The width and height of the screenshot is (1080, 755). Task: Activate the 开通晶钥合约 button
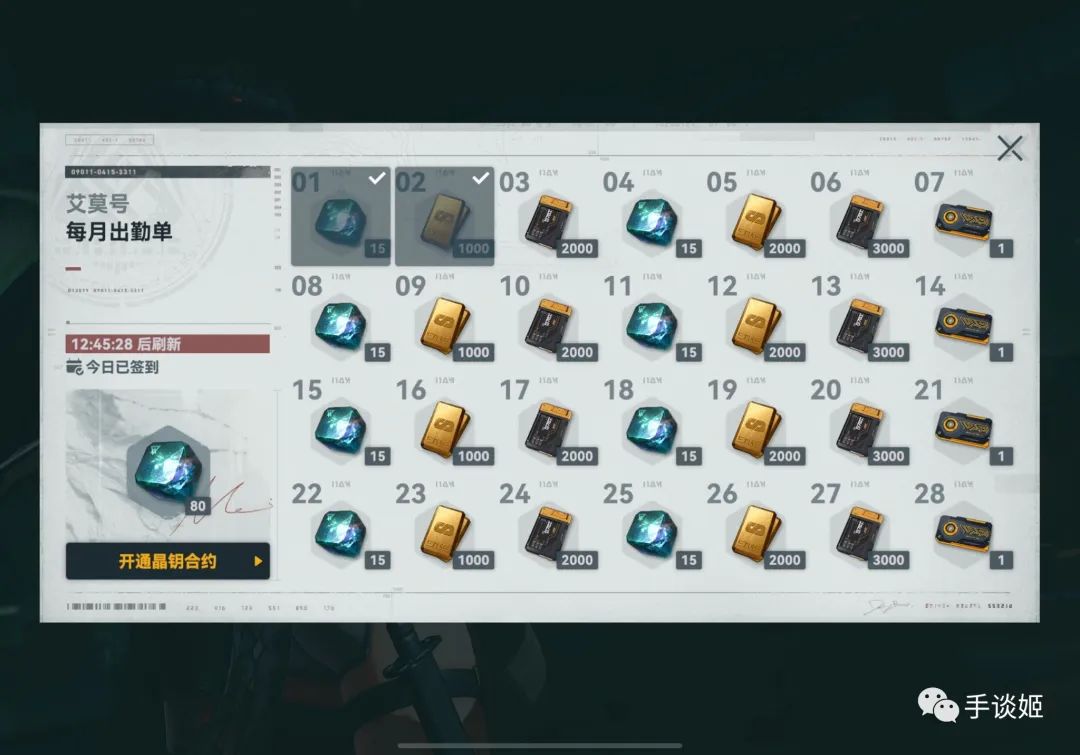(x=168, y=561)
